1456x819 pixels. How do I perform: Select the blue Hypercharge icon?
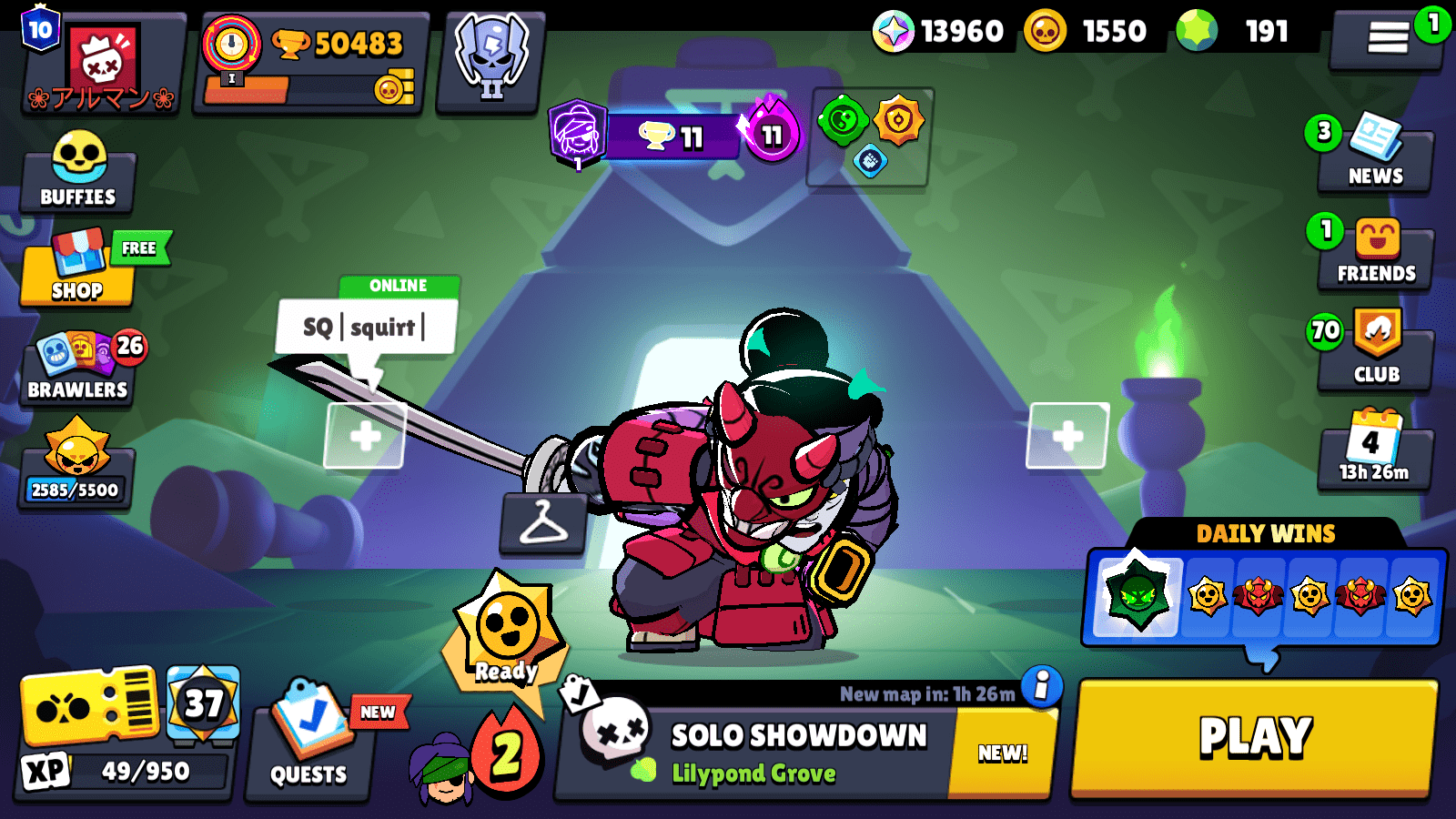tap(870, 162)
